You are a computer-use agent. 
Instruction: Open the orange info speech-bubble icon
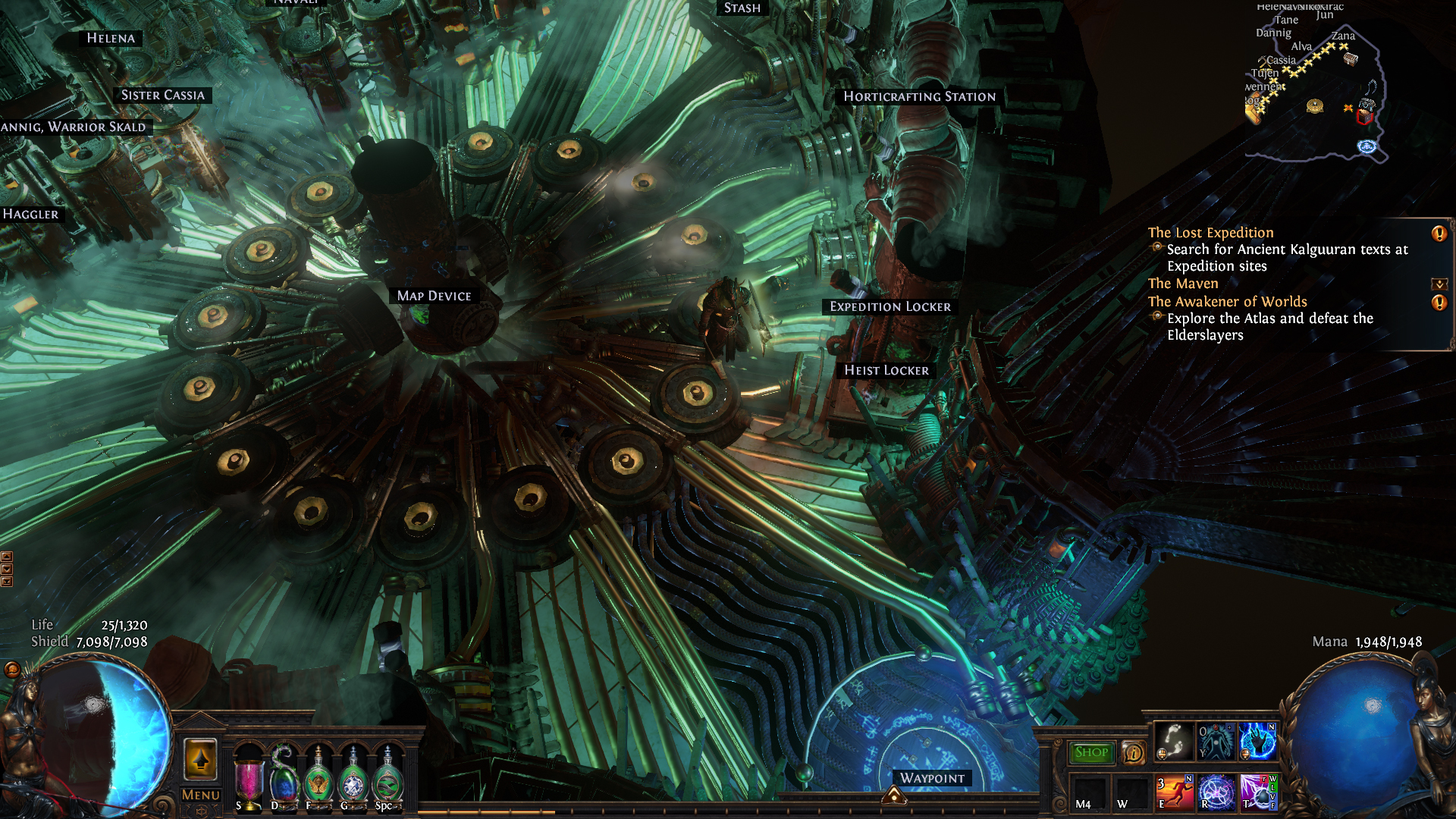click(1134, 752)
